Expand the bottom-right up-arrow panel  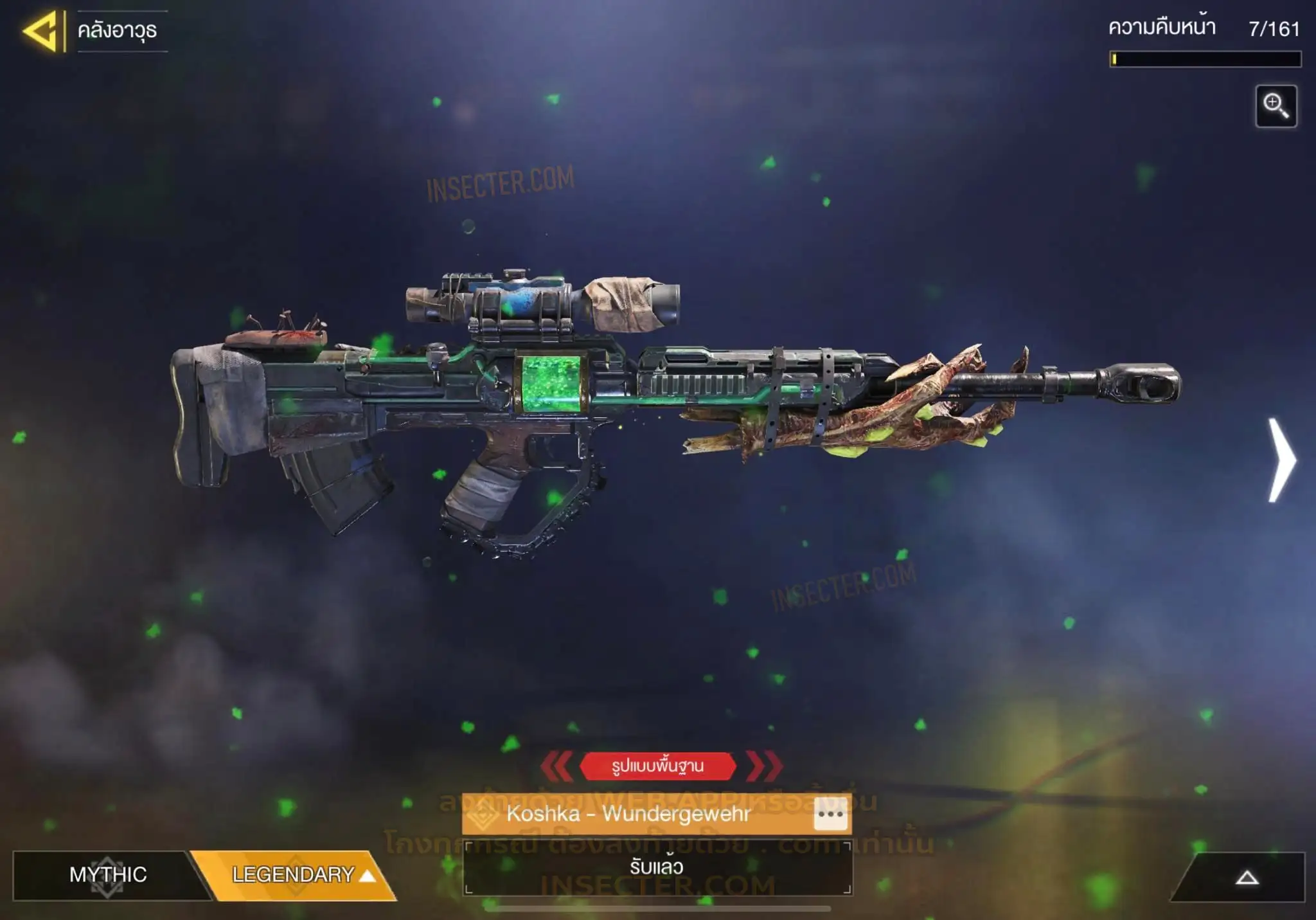[1247, 878]
